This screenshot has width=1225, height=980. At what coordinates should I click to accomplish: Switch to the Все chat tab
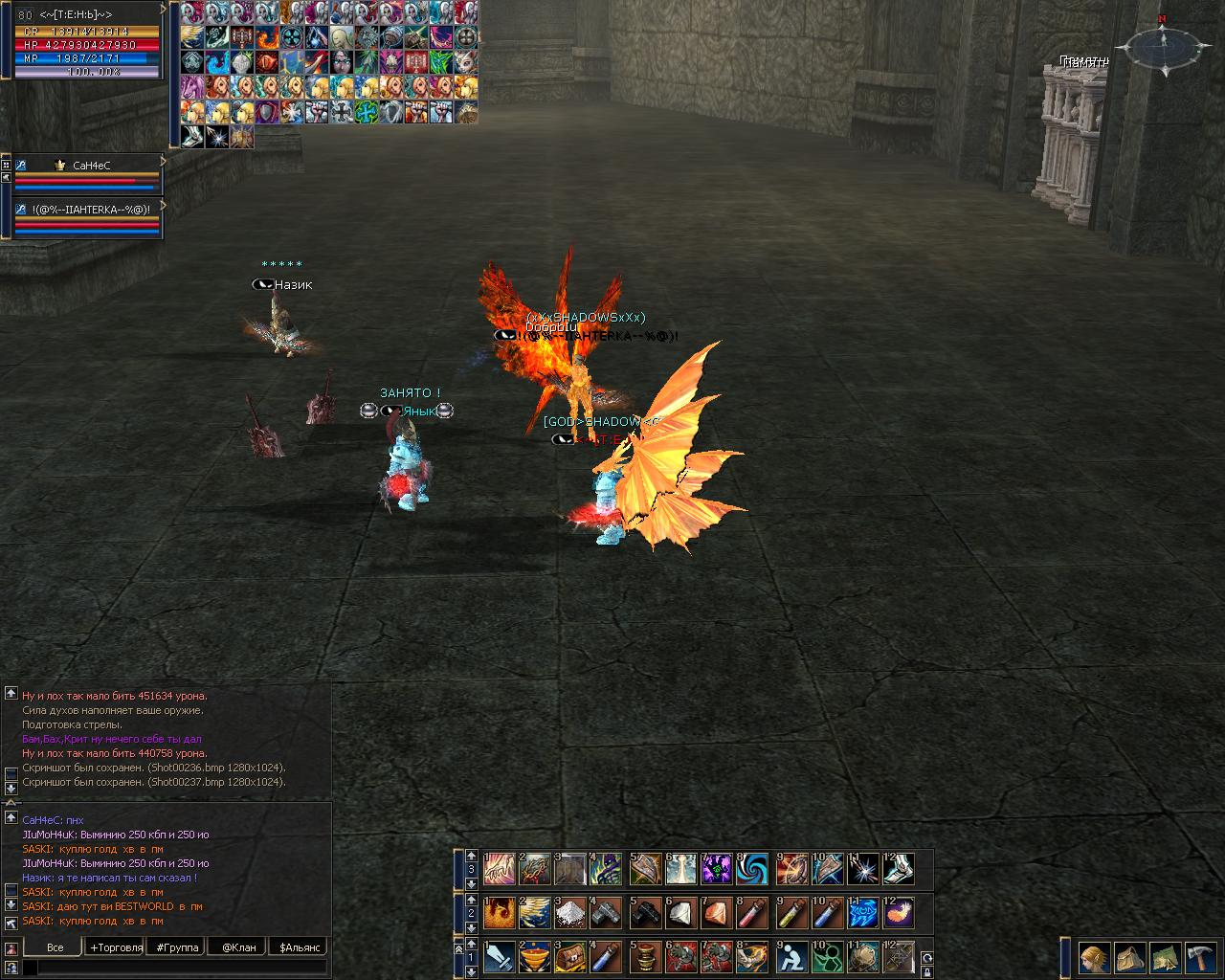(x=56, y=947)
